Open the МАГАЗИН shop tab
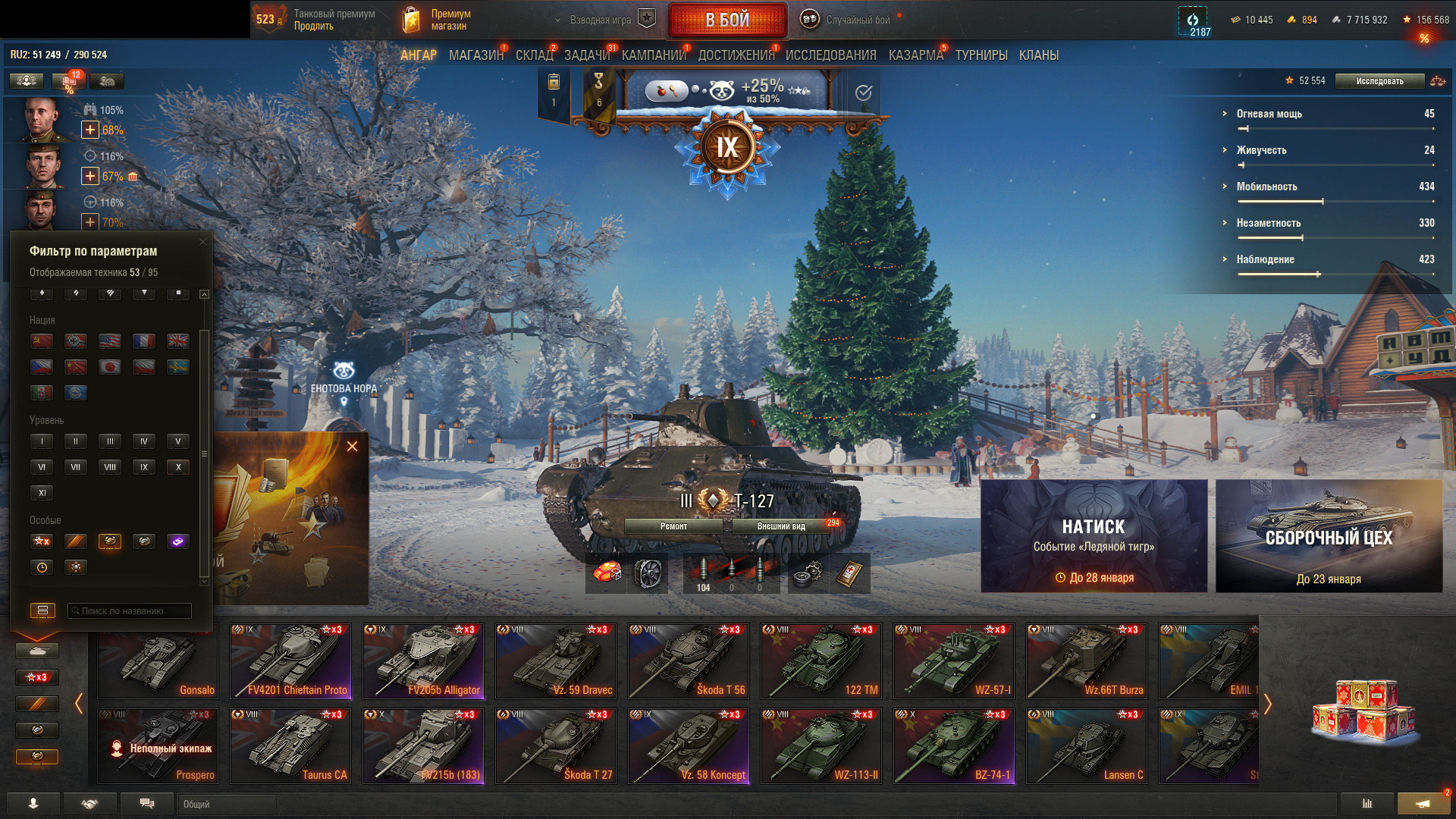This screenshot has width=1456, height=819. [475, 55]
